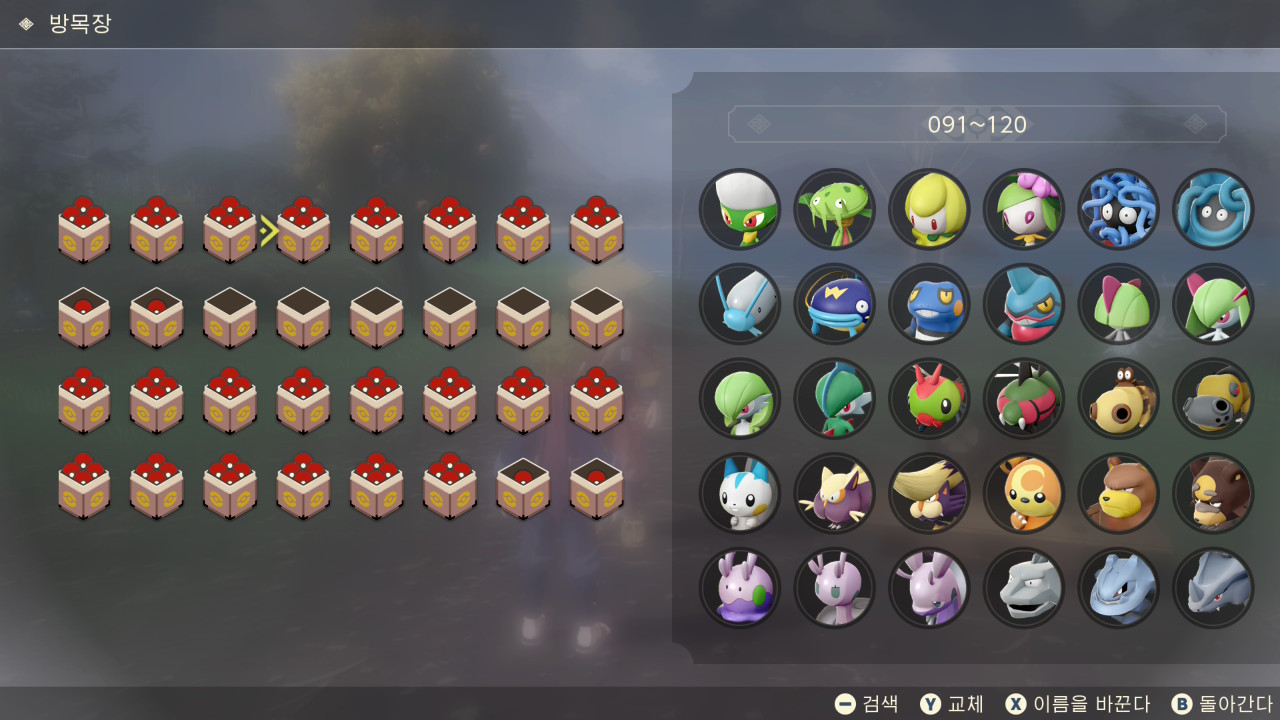Select the Skuntank portrait
This screenshot has height=720, width=1280.
point(929,494)
